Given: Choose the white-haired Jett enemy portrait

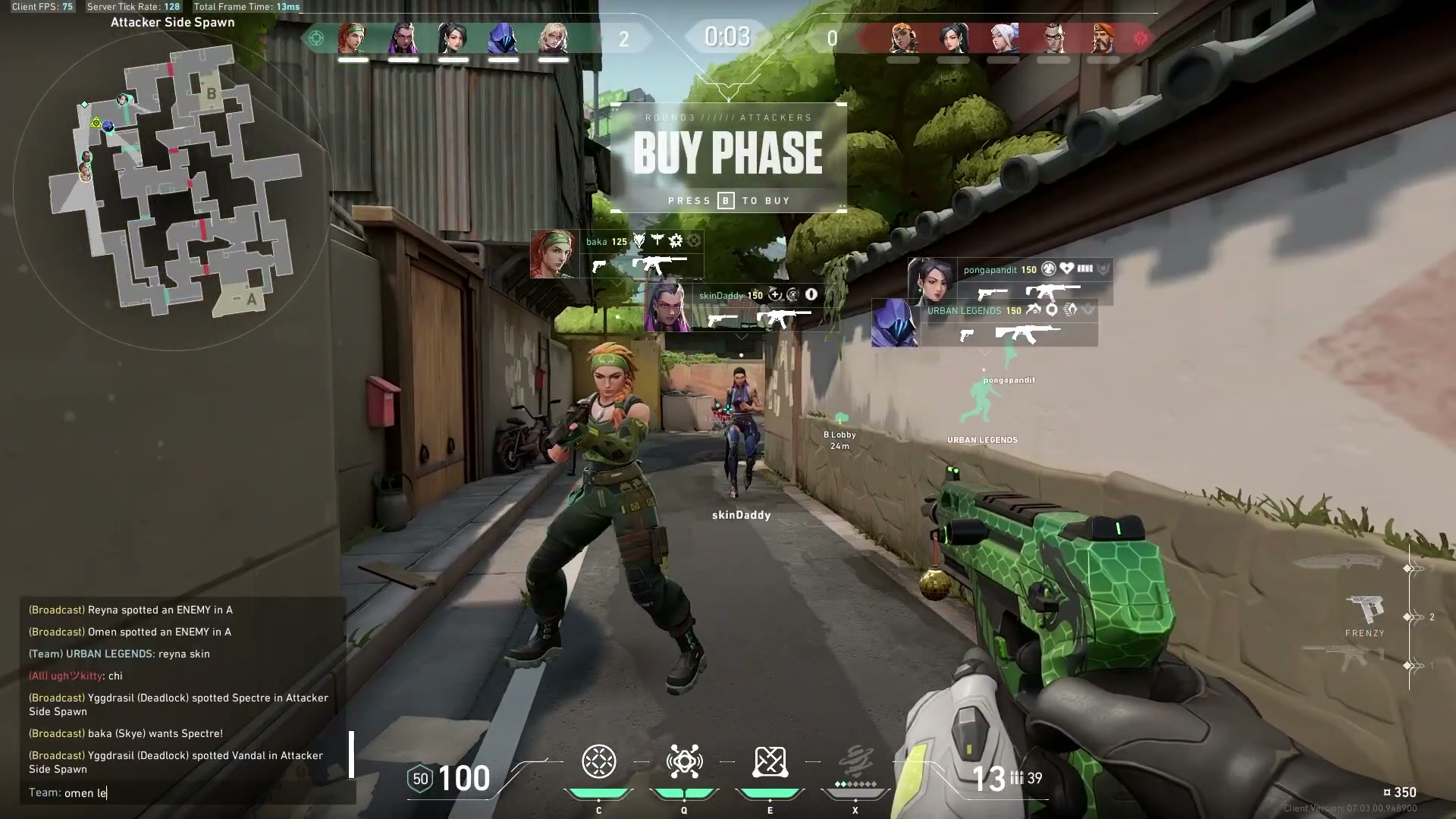Looking at the screenshot, I should click(x=1003, y=38).
